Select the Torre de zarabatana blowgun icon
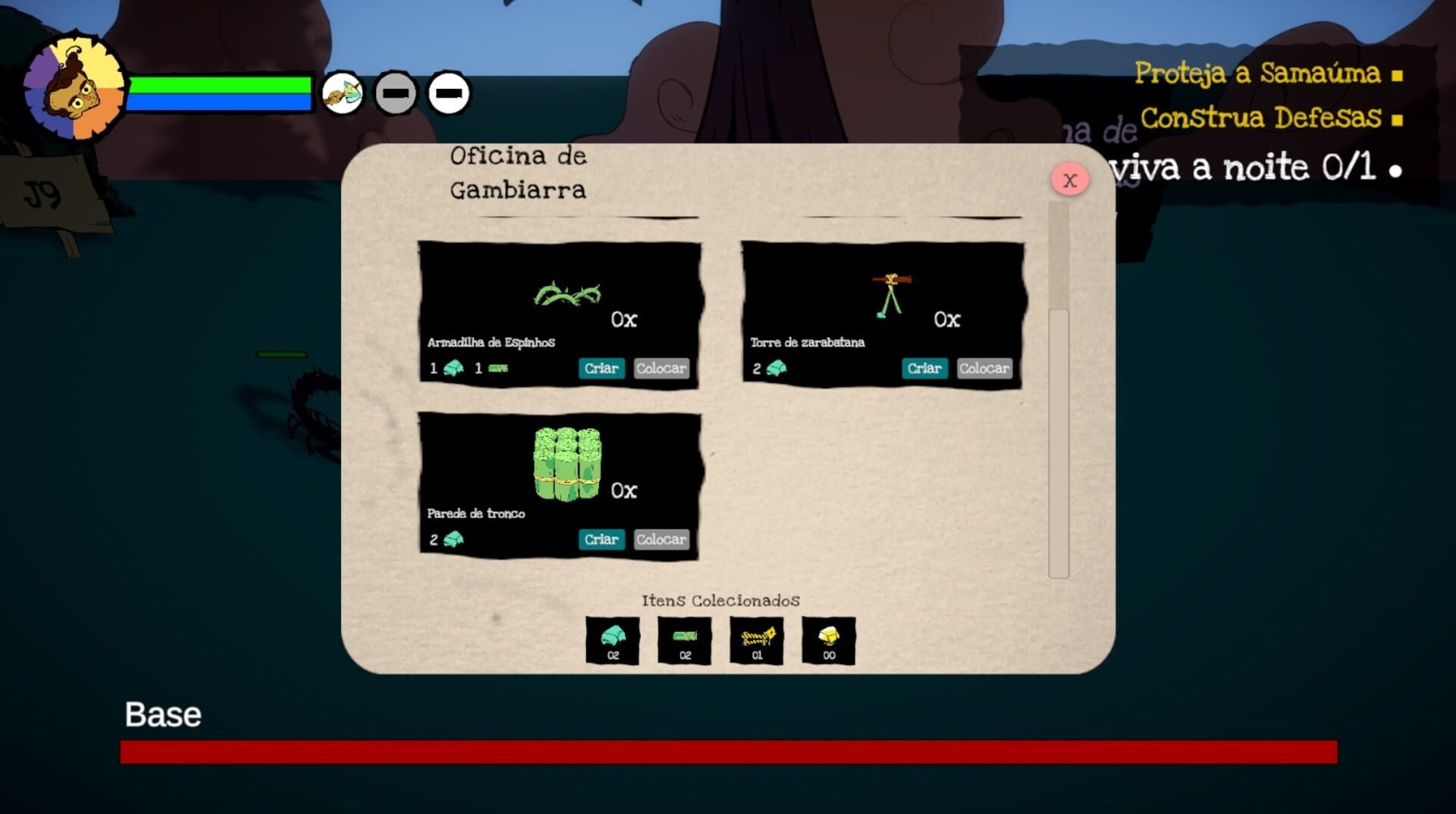Screen dimensions: 1456x814 [x=891, y=292]
